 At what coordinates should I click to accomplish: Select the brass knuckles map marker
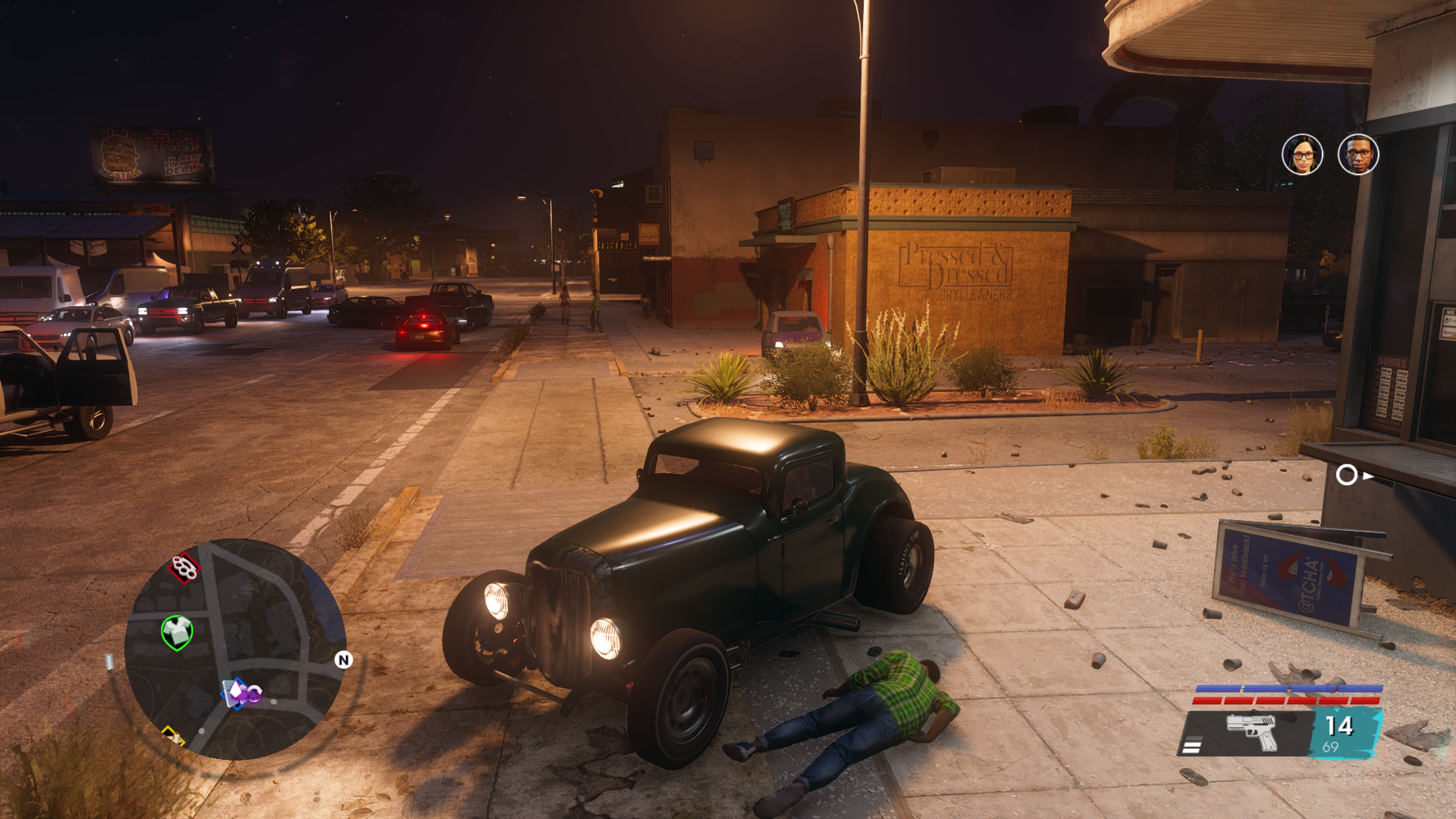185,567
